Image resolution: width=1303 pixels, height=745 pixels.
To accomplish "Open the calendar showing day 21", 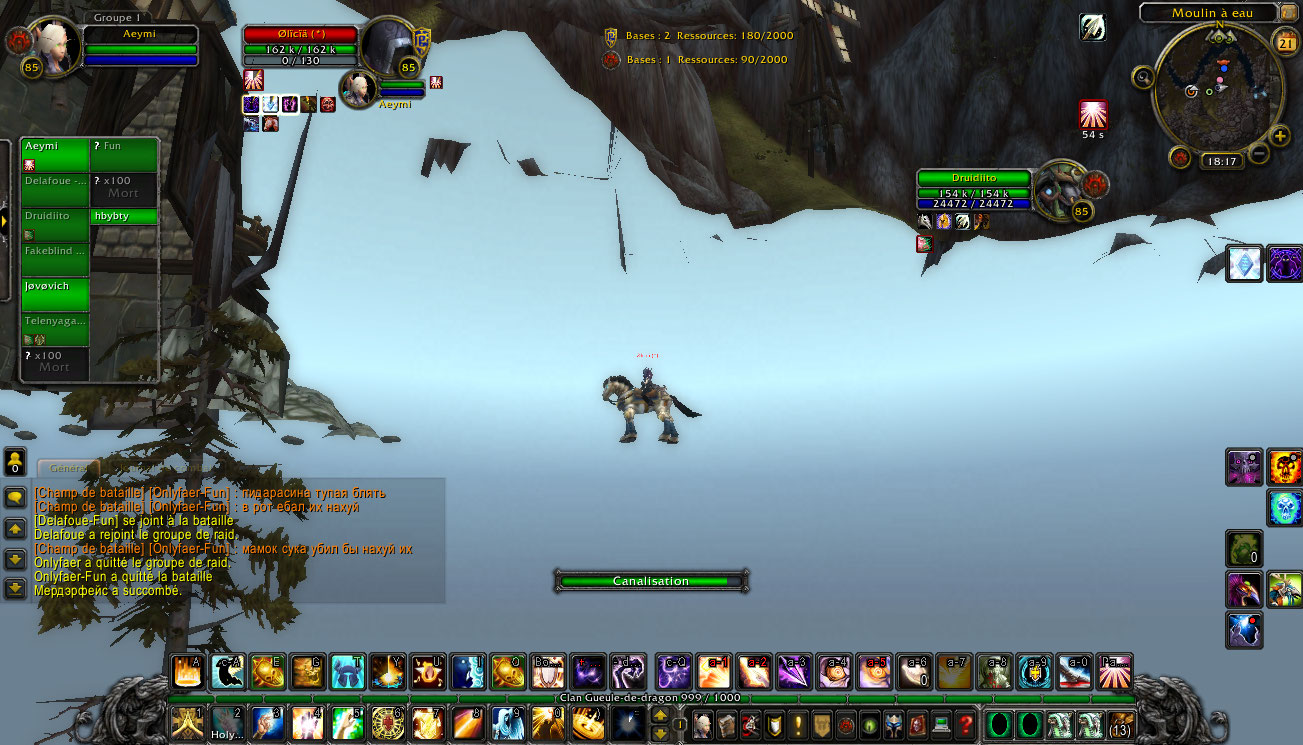I will [1286, 41].
